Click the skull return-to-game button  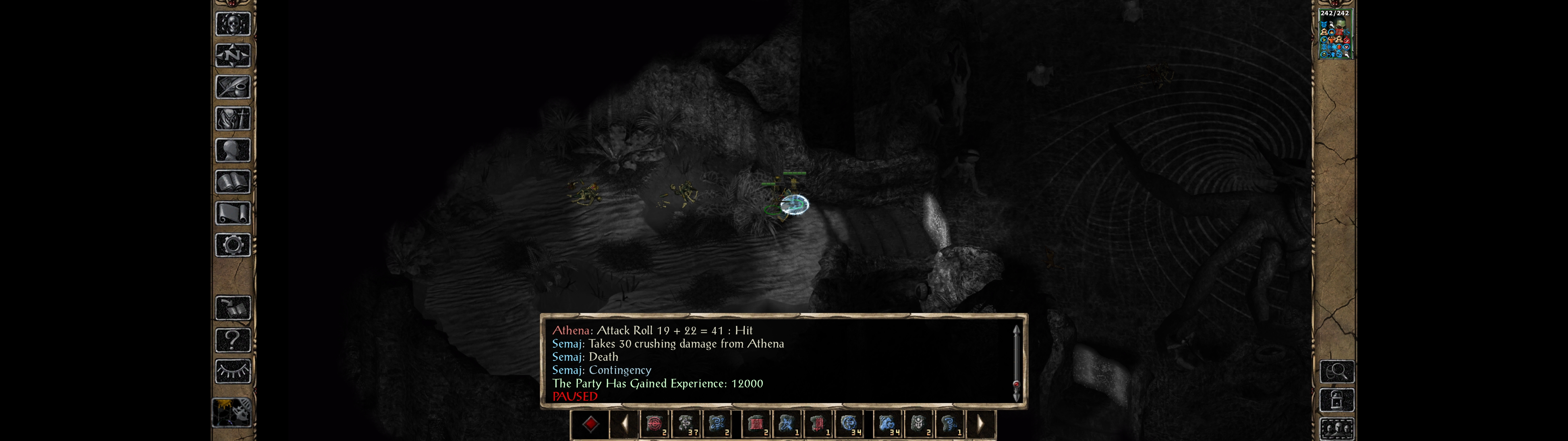point(232,24)
